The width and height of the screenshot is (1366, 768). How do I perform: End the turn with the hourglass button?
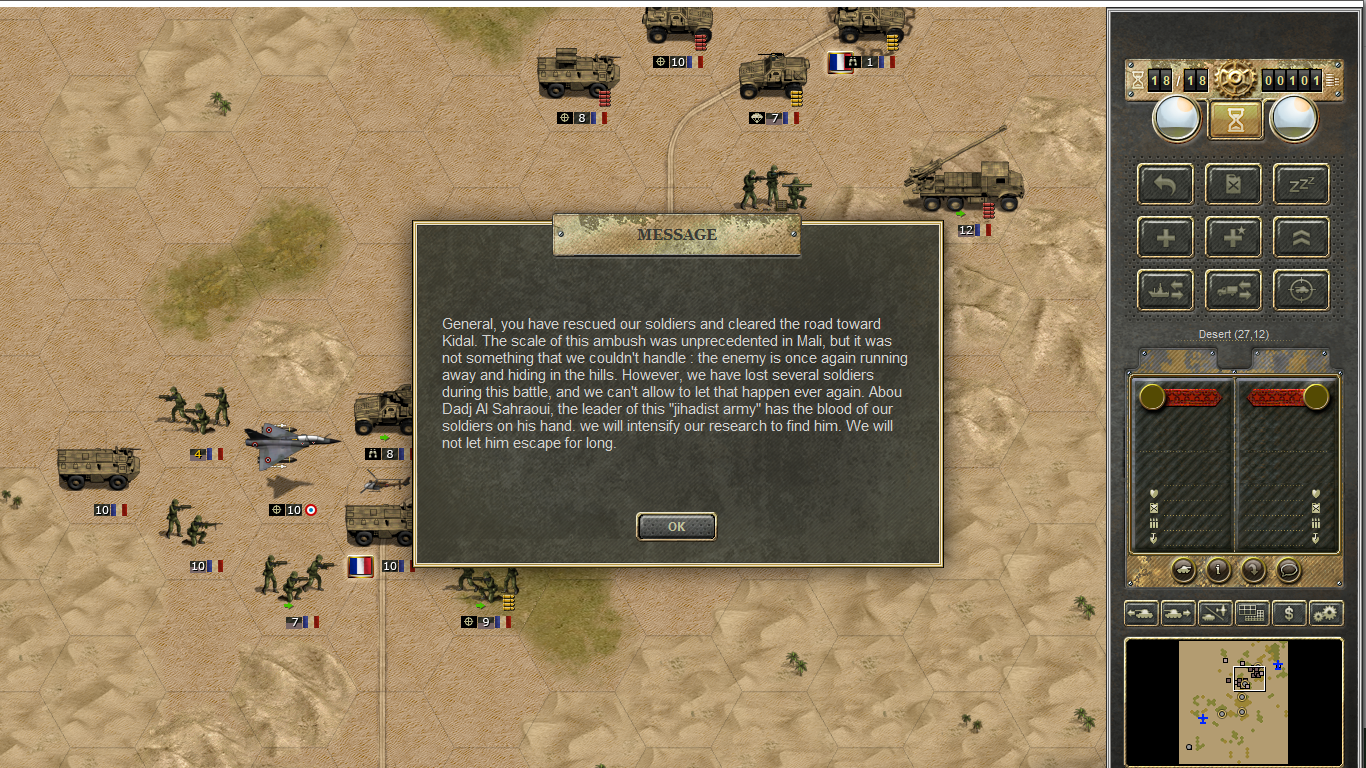(1235, 120)
